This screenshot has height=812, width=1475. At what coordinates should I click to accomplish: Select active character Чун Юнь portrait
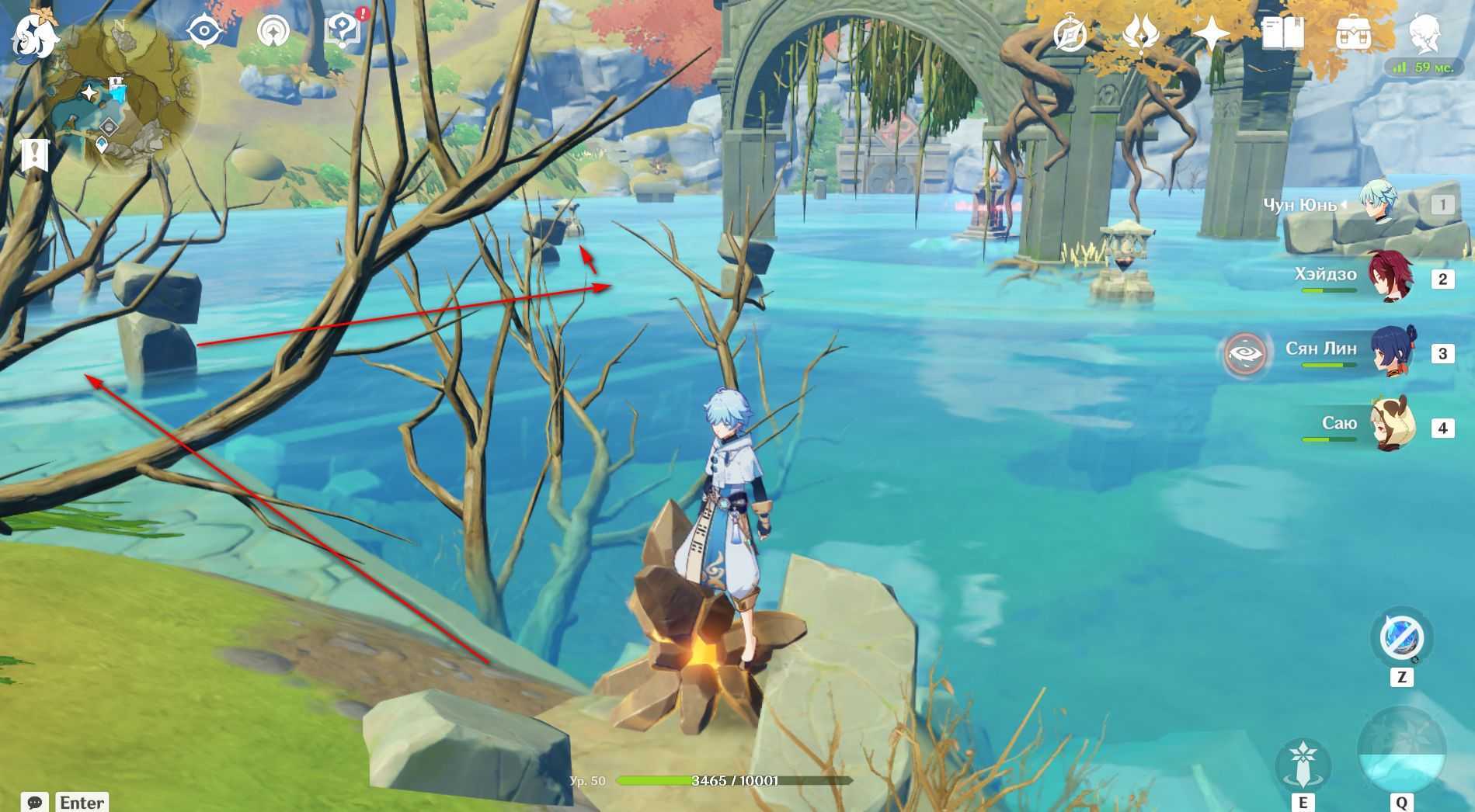click(1379, 203)
